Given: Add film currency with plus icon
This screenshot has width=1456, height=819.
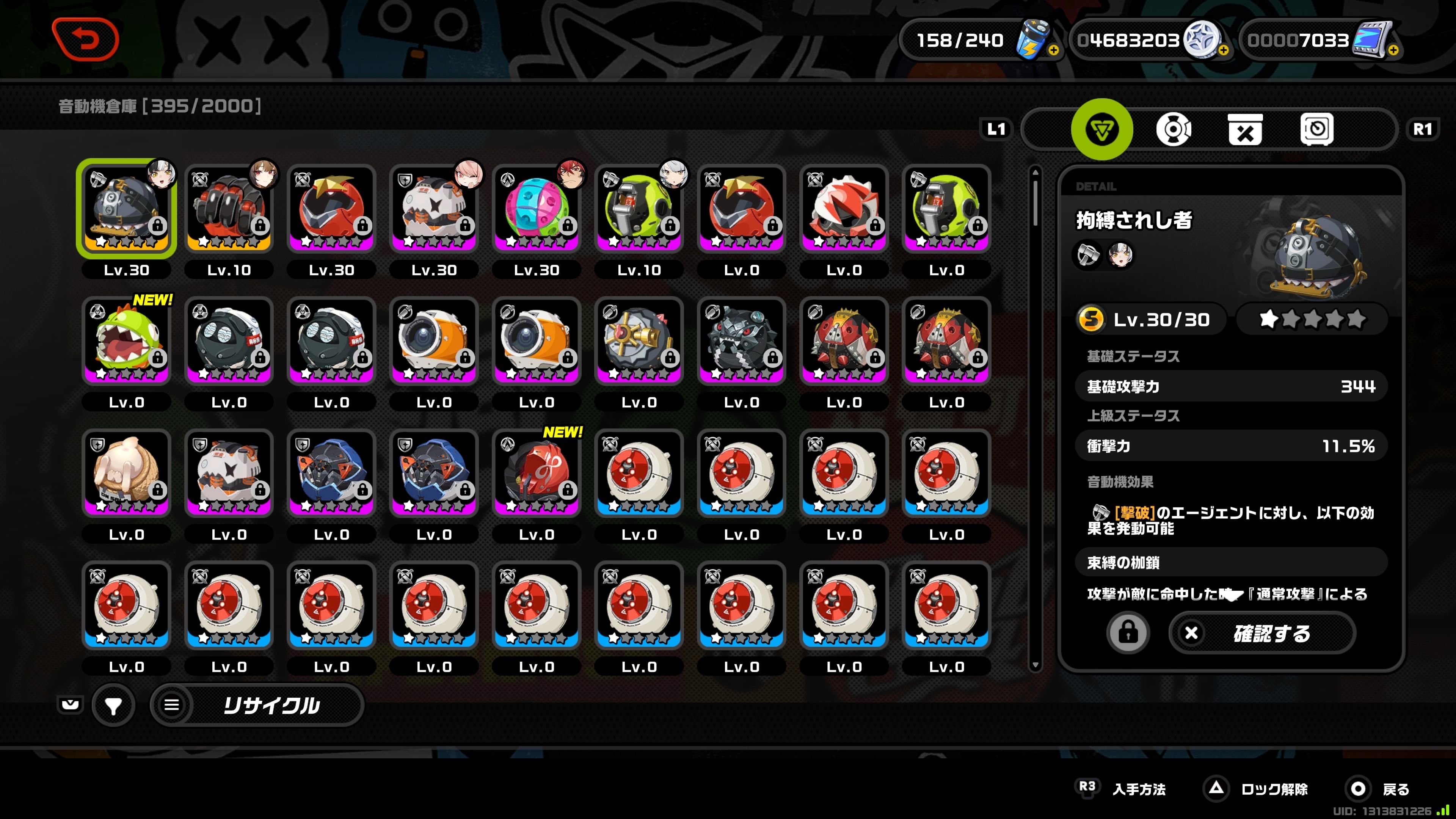Looking at the screenshot, I should (x=1393, y=50).
